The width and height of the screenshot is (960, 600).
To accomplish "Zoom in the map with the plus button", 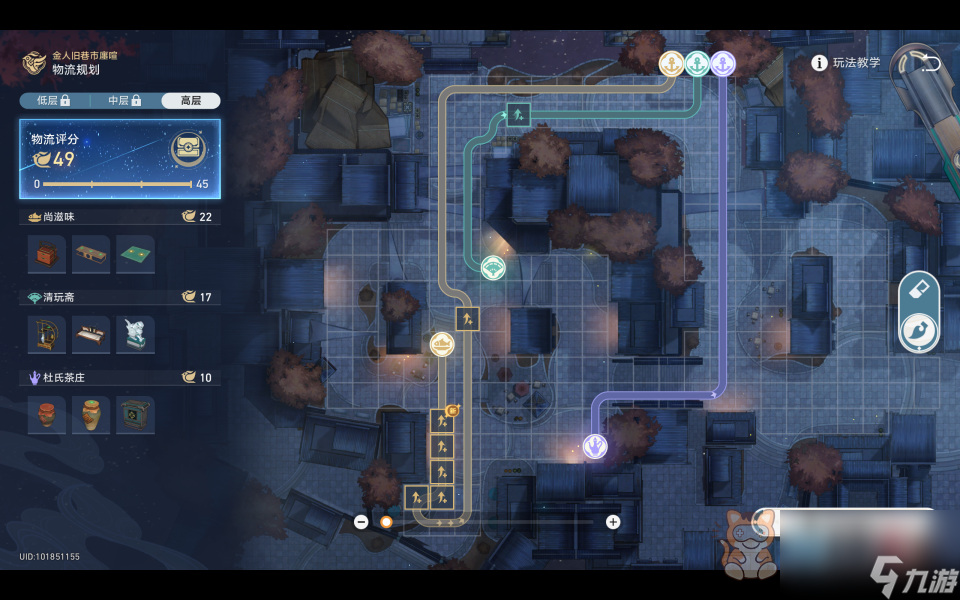I will click(613, 521).
